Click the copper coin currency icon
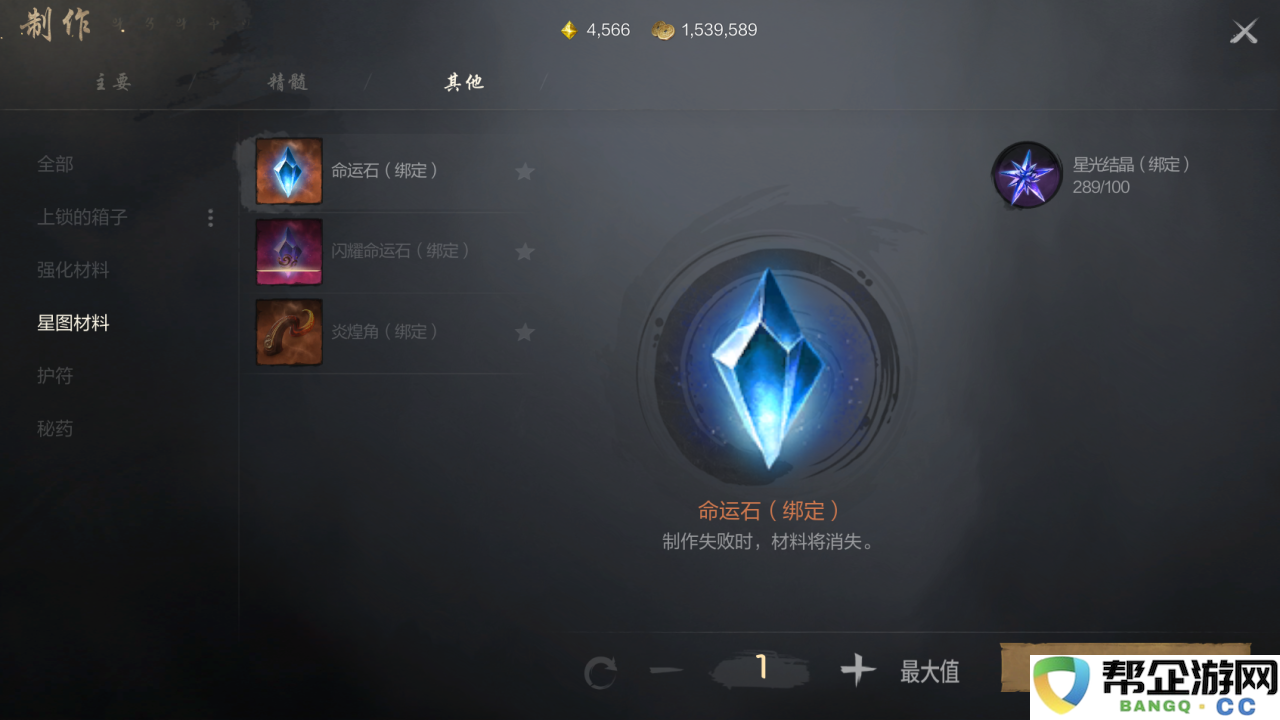The width and height of the screenshot is (1280, 720). tap(663, 30)
